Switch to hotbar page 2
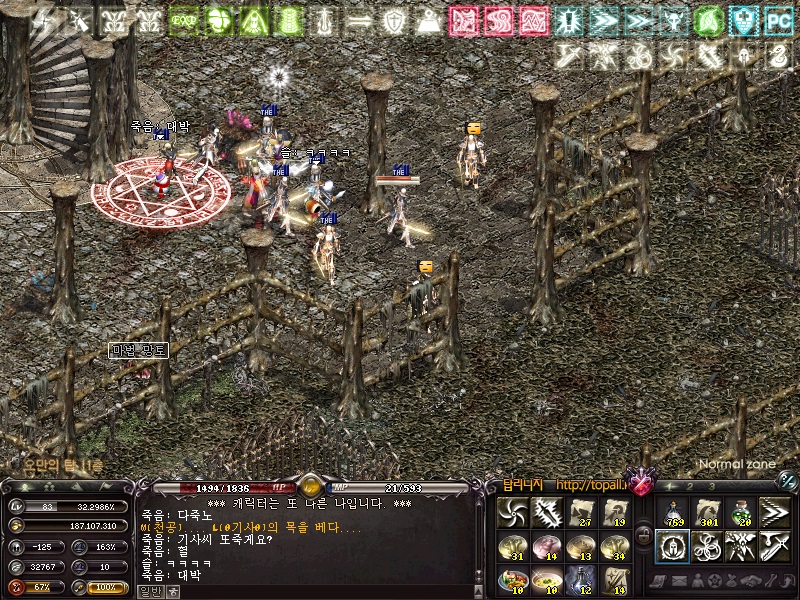The height and width of the screenshot is (600, 800). tap(689, 487)
